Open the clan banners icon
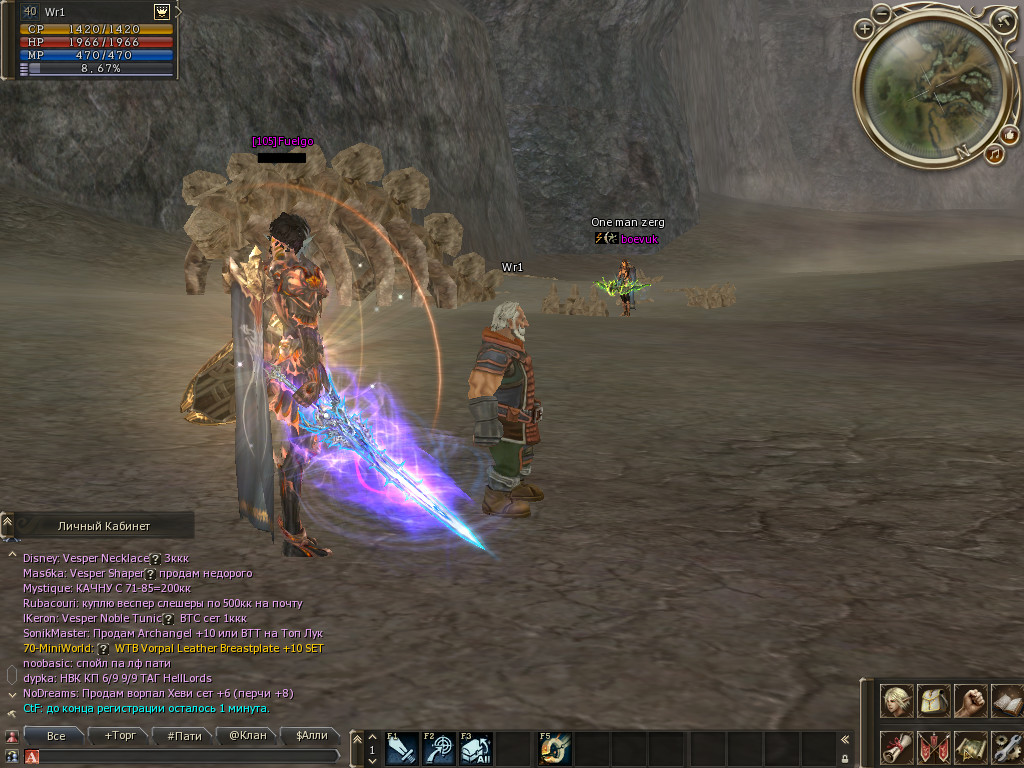The width and height of the screenshot is (1024, 768). (934, 748)
